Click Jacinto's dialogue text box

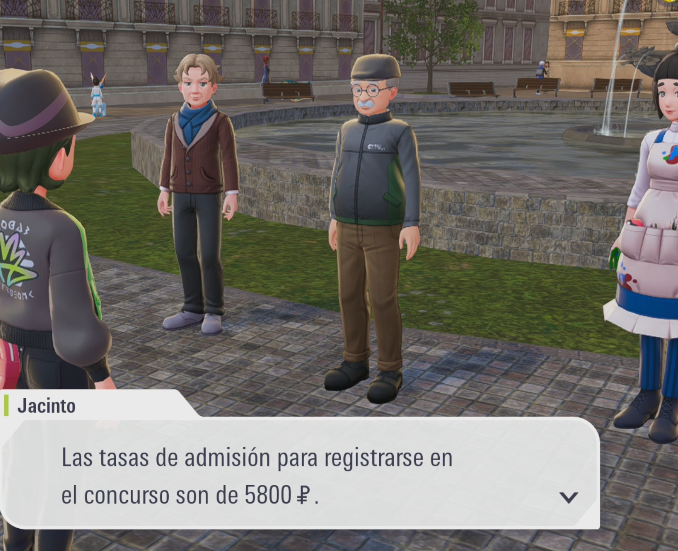[300, 474]
